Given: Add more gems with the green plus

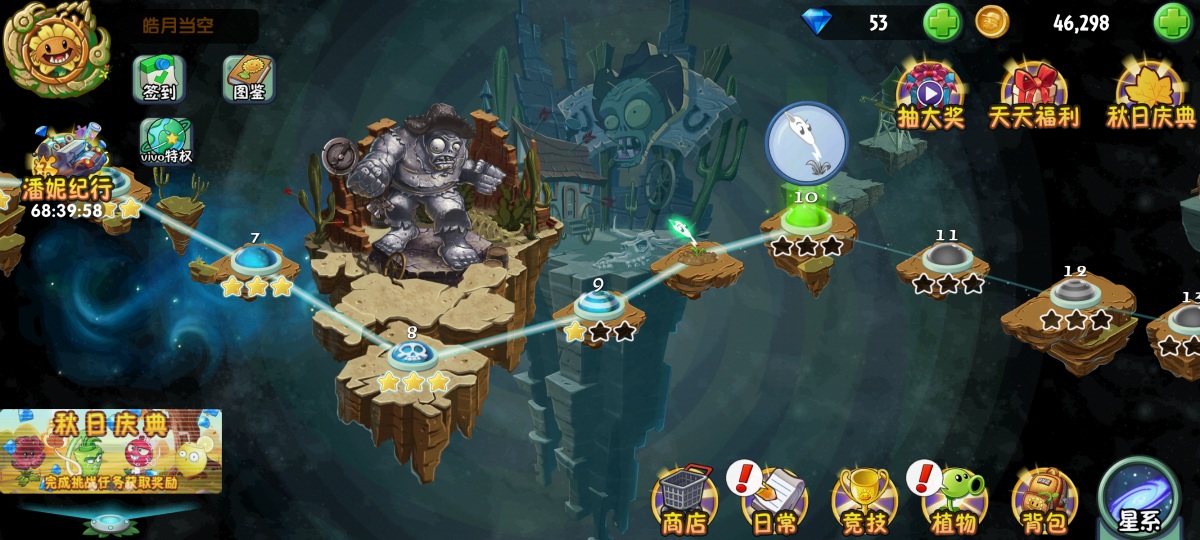Looking at the screenshot, I should click(x=941, y=22).
